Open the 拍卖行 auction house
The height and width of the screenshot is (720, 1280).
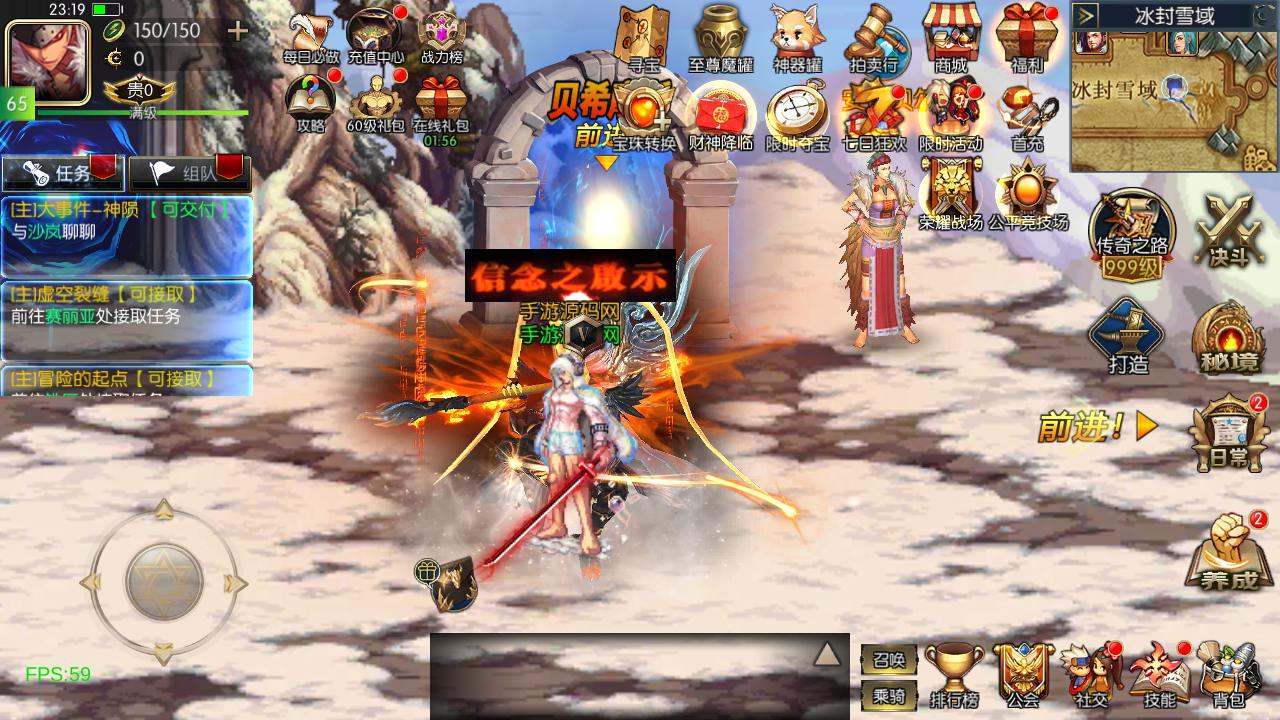pos(873,38)
